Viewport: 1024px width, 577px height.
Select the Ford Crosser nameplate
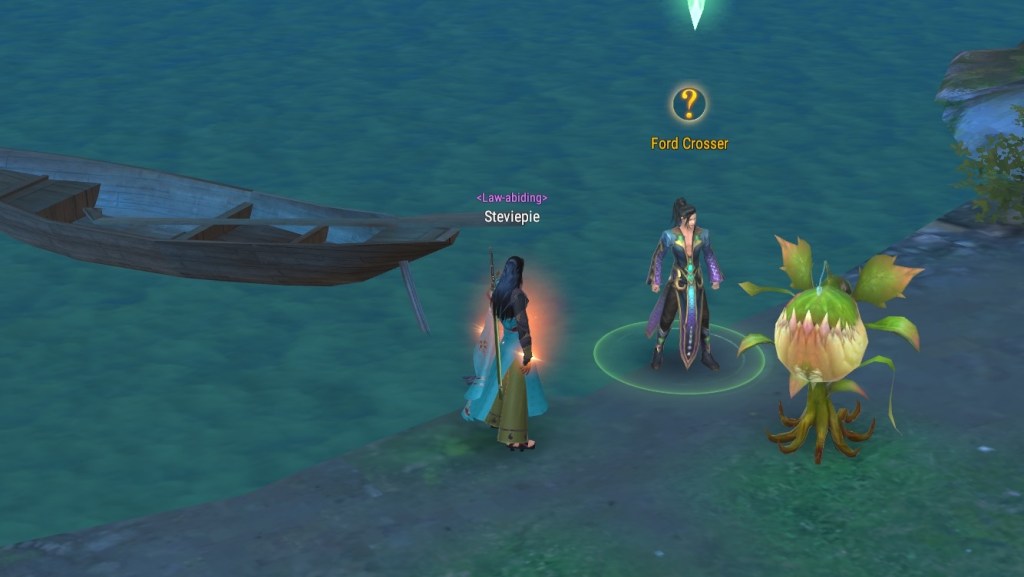point(689,144)
